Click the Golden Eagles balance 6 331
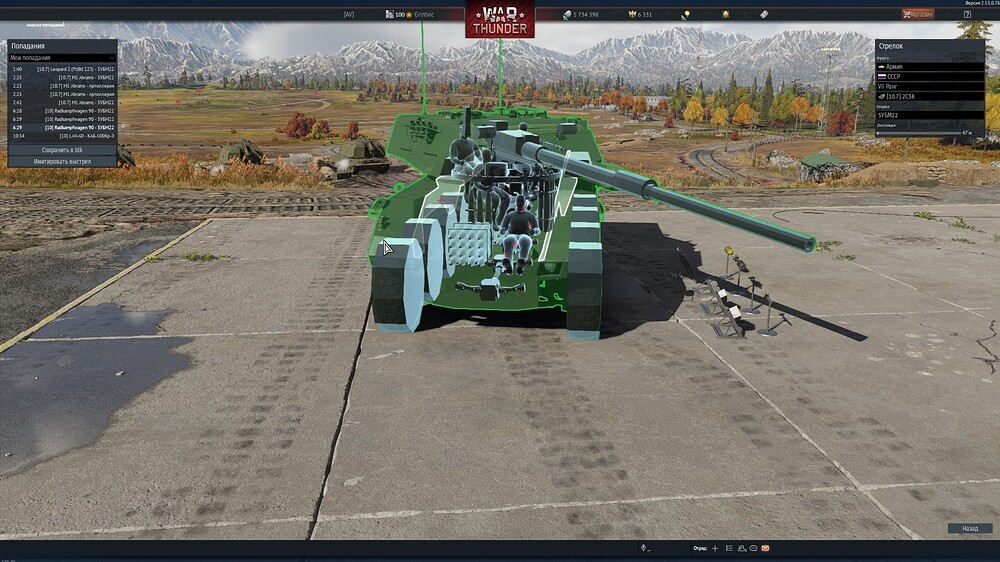The height and width of the screenshot is (562, 1000). point(639,15)
